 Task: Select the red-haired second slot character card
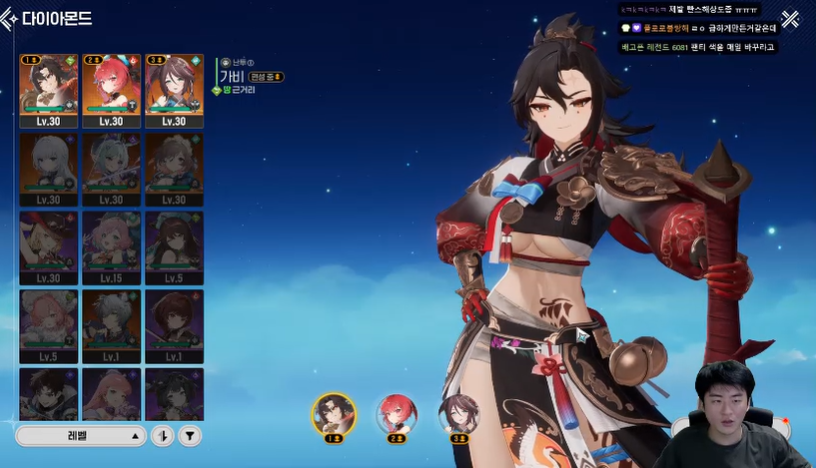(111, 90)
